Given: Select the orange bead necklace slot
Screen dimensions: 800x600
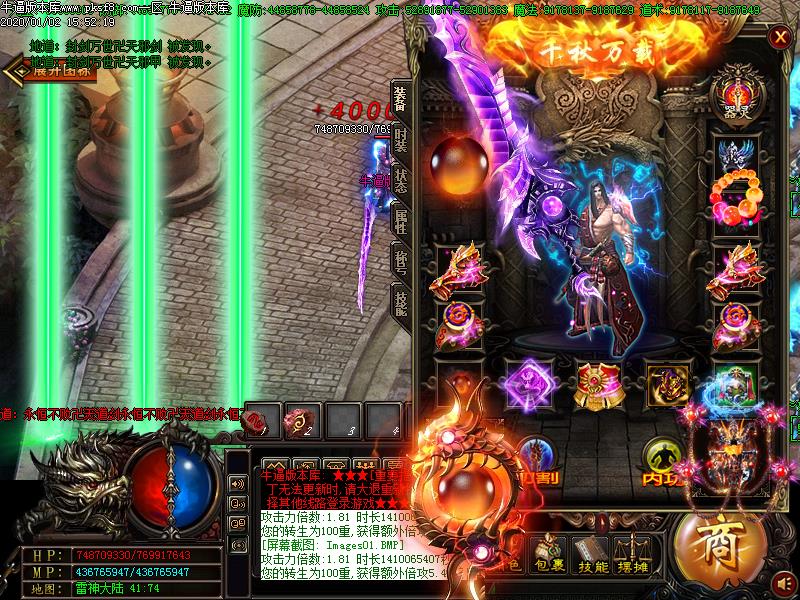Looking at the screenshot, I should click(738, 197).
